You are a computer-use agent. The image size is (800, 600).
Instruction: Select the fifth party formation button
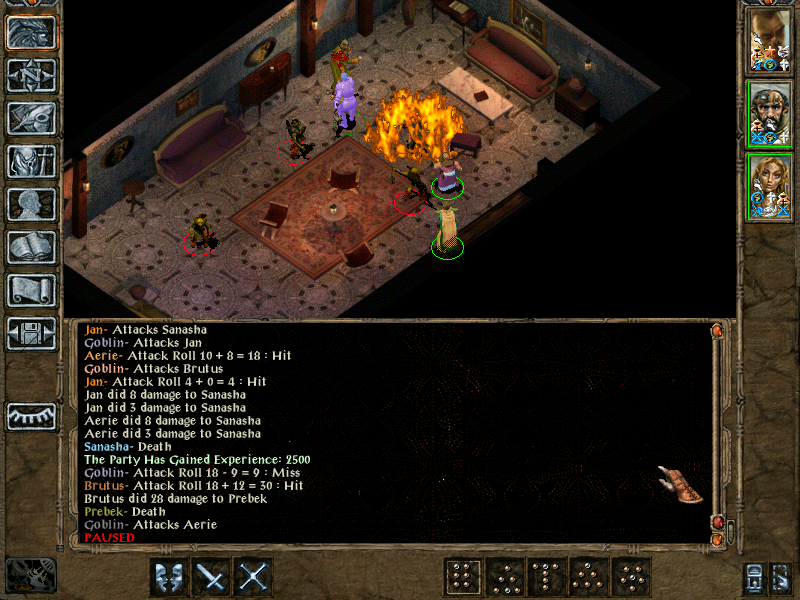coord(632,577)
